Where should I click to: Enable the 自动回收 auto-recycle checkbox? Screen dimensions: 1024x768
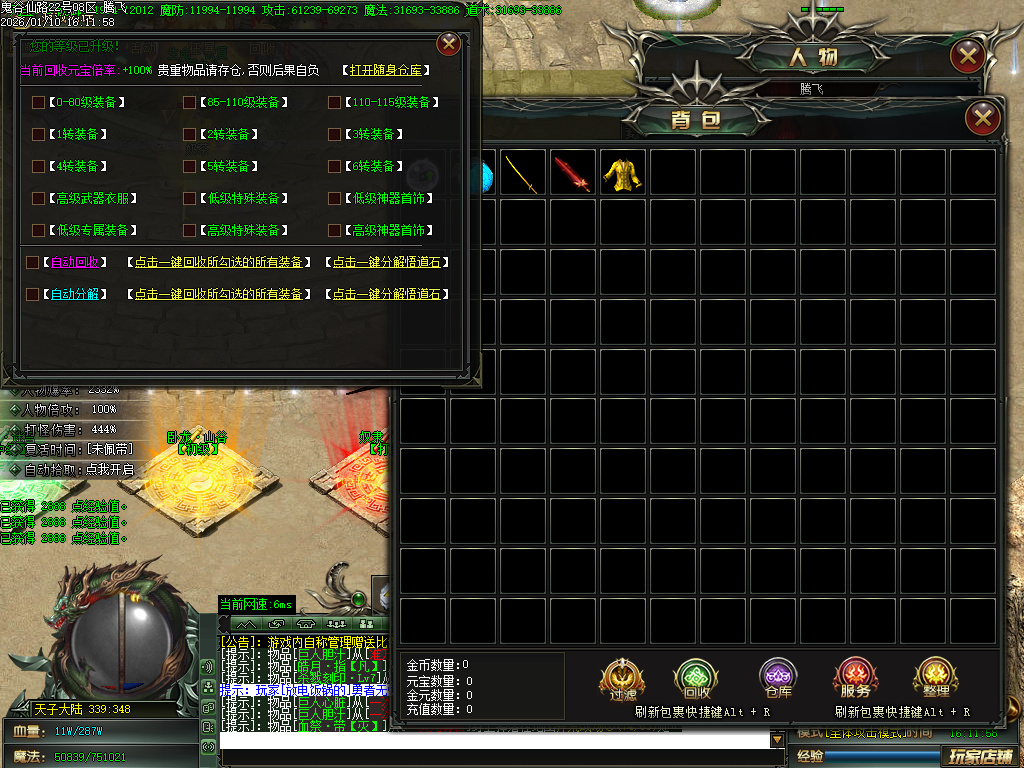[x=33, y=262]
